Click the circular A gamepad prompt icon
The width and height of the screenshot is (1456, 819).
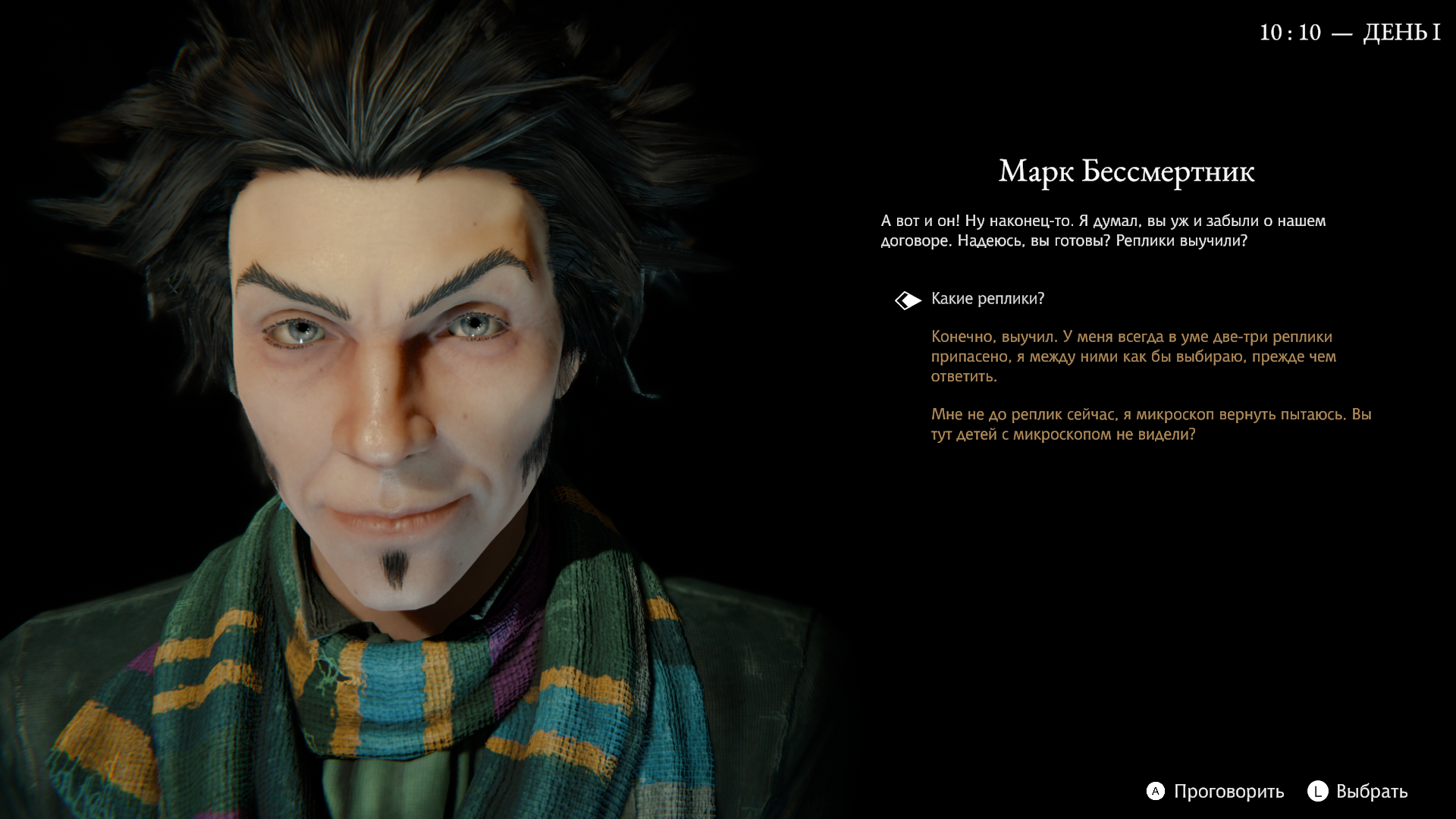(x=1156, y=792)
